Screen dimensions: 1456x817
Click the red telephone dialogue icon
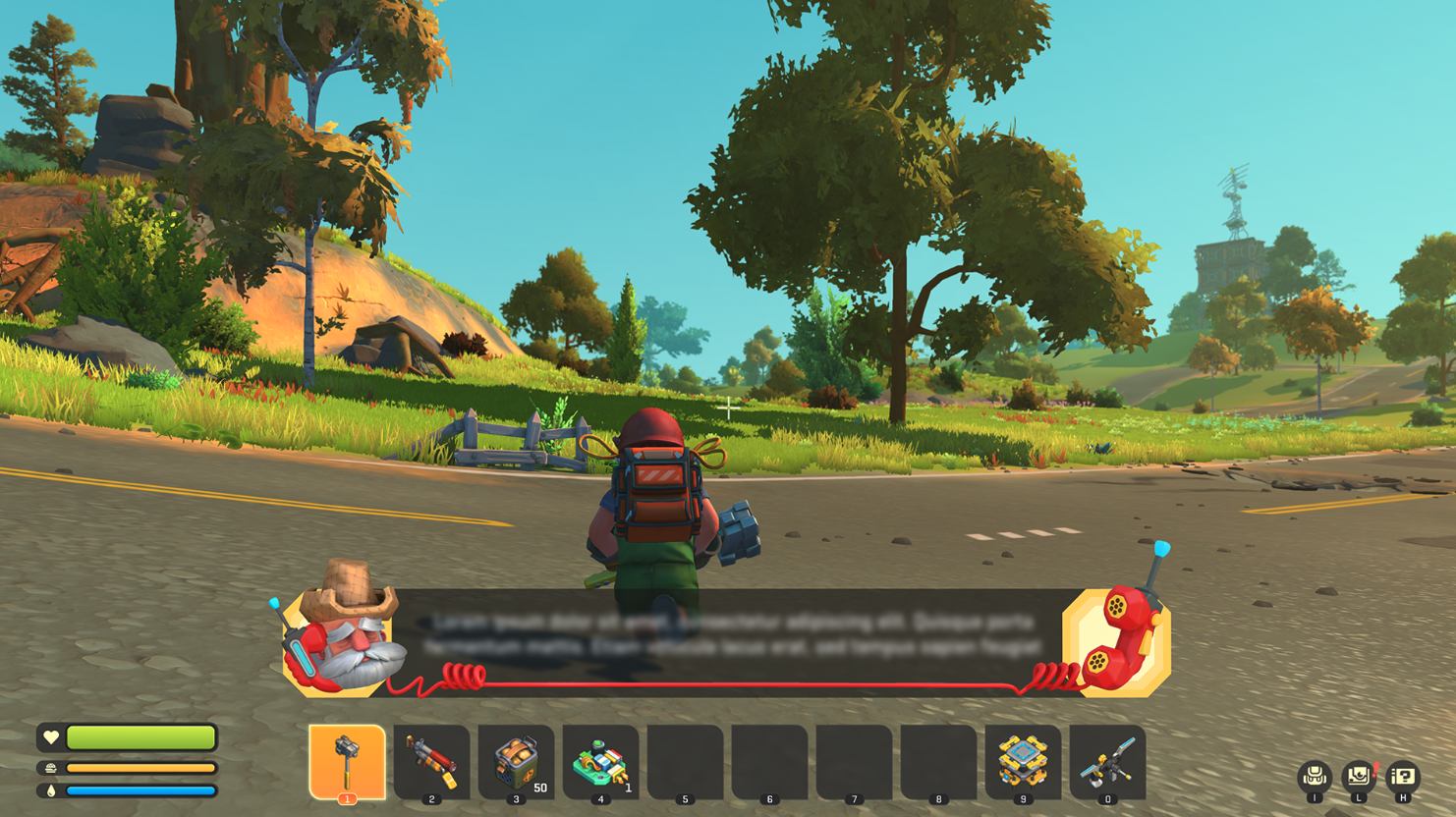1118,640
